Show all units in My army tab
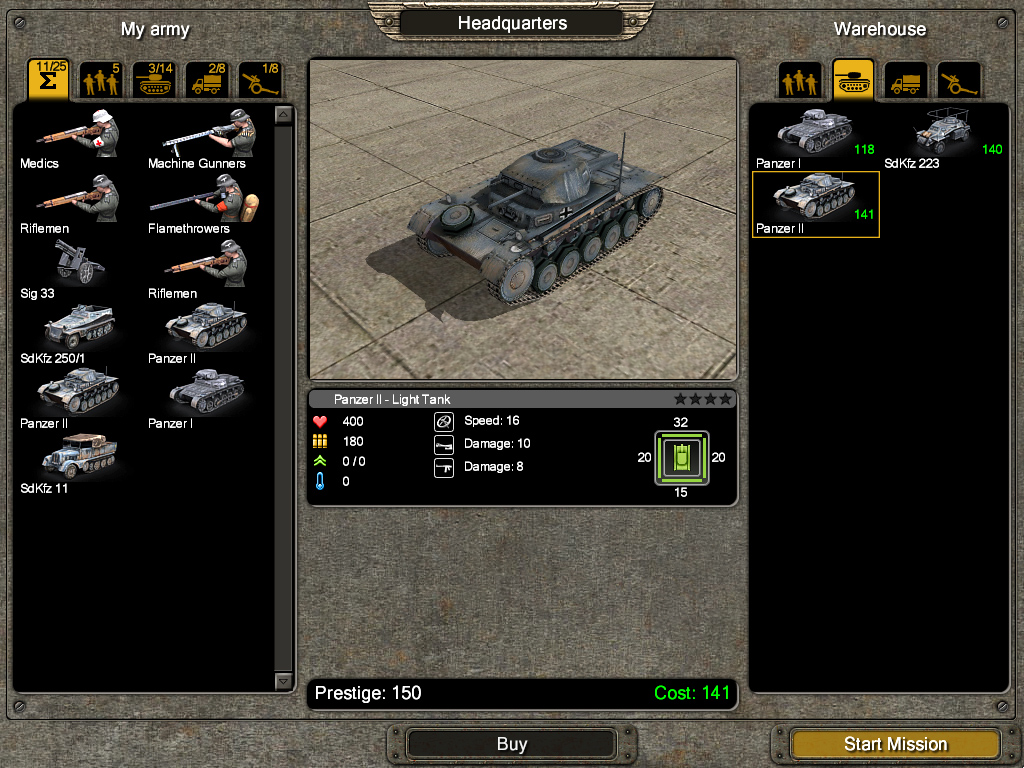This screenshot has height=768, width=1024. click(48, 80)
